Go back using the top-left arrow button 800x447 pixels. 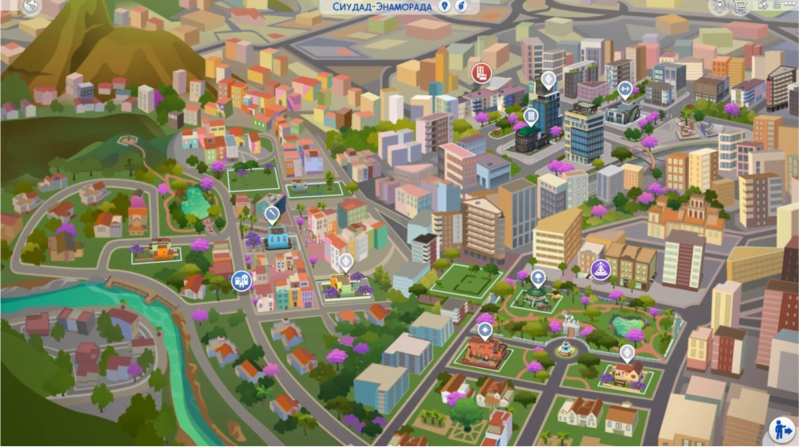tap(29, 7)
